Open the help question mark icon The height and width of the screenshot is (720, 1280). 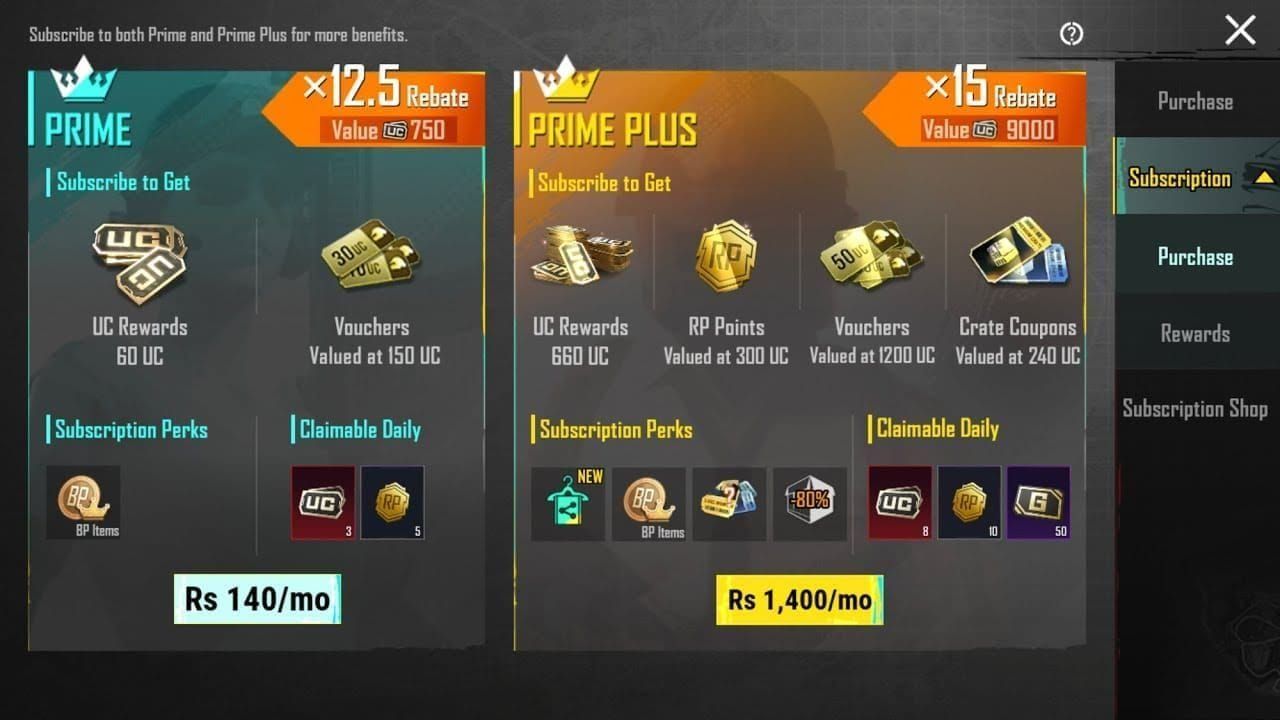click(1071, 34)
